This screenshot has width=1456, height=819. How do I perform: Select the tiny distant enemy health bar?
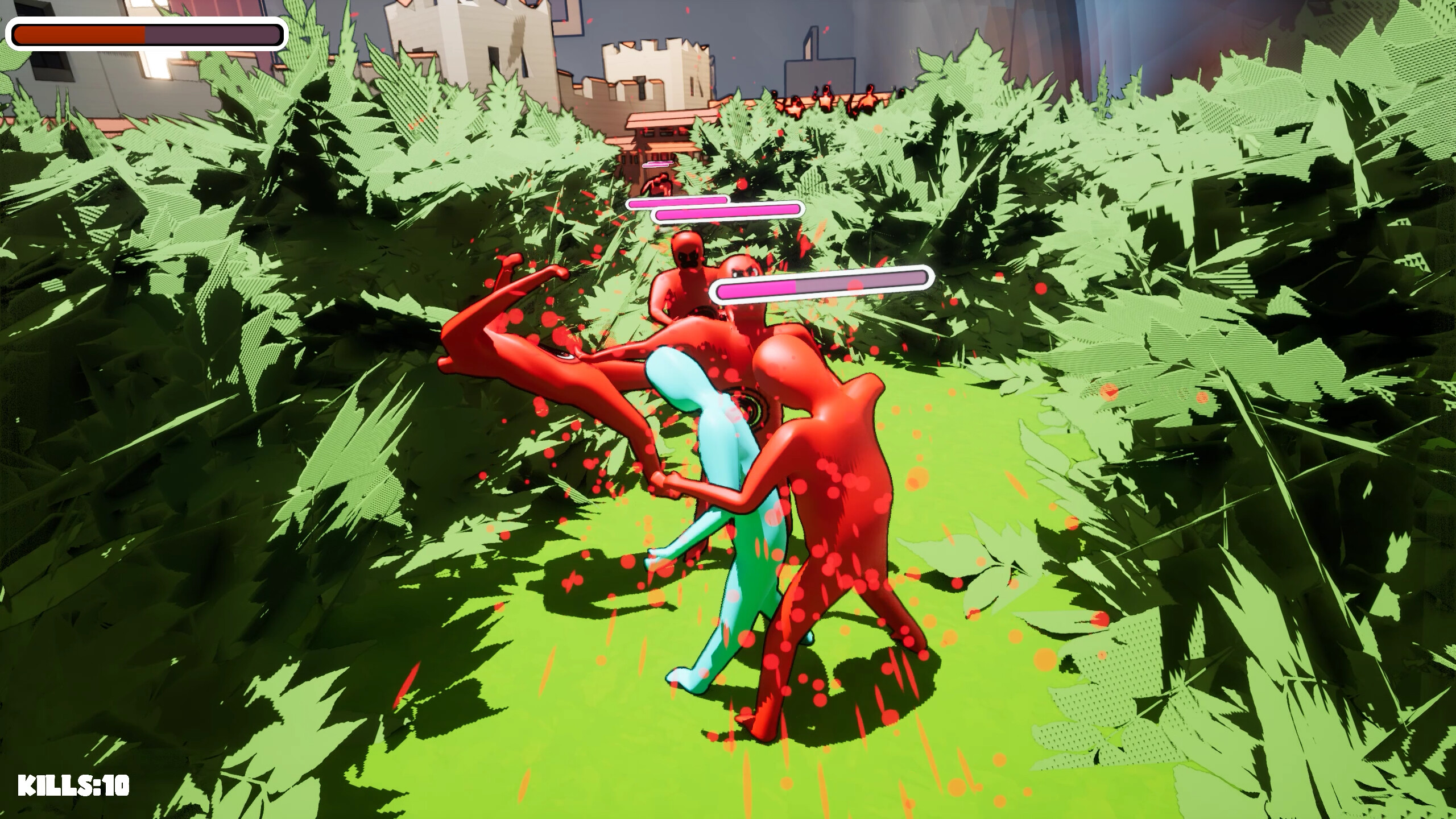point(657,163)
